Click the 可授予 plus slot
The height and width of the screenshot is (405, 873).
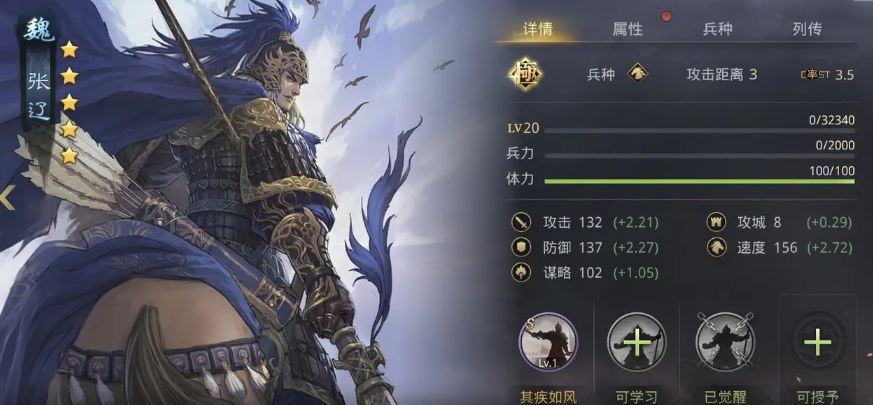pos(817,343)
